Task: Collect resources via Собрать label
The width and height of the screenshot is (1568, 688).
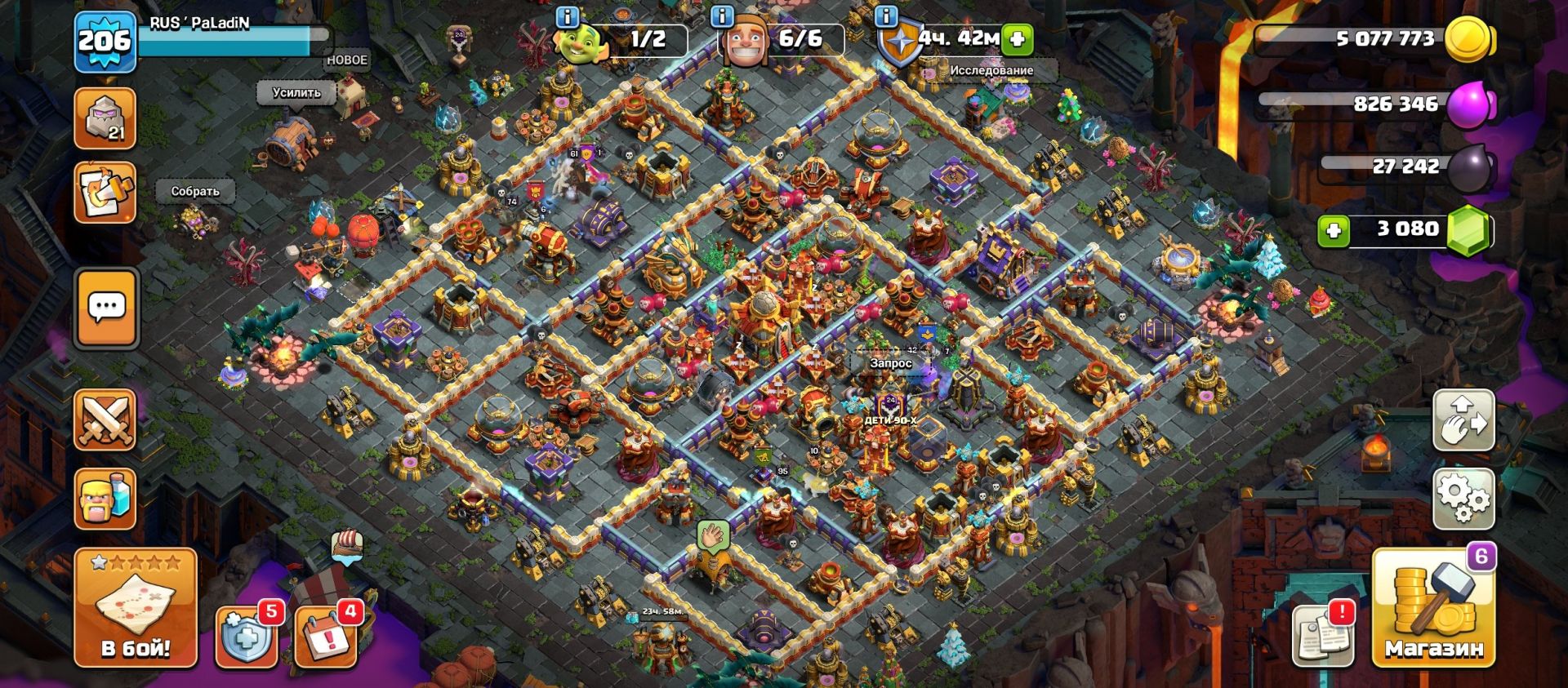Action: [x=195, y=191]
